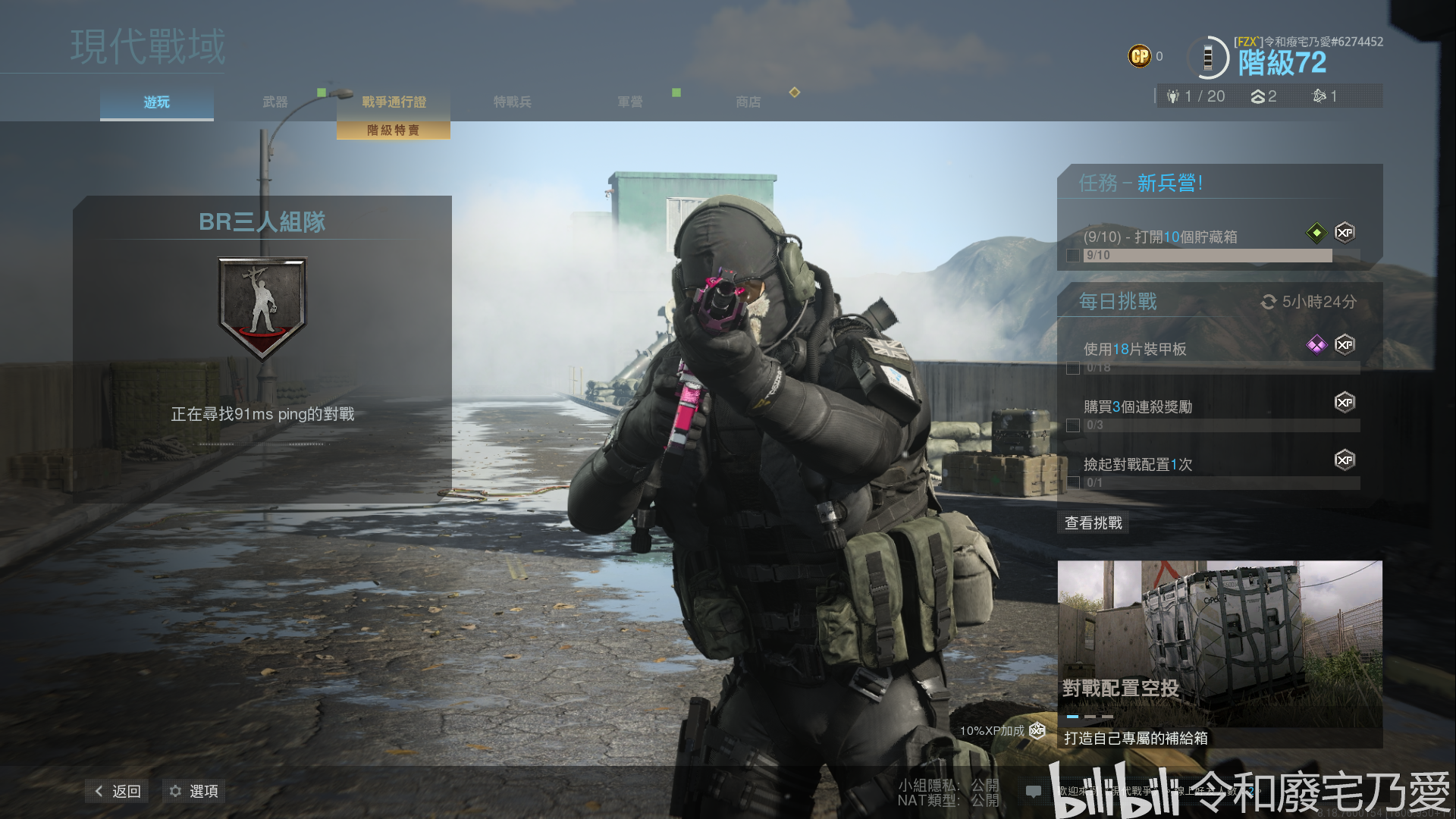Open the 查看挑戰 button
This screenshot has width=1456, height=819.
coord(1093,522)
